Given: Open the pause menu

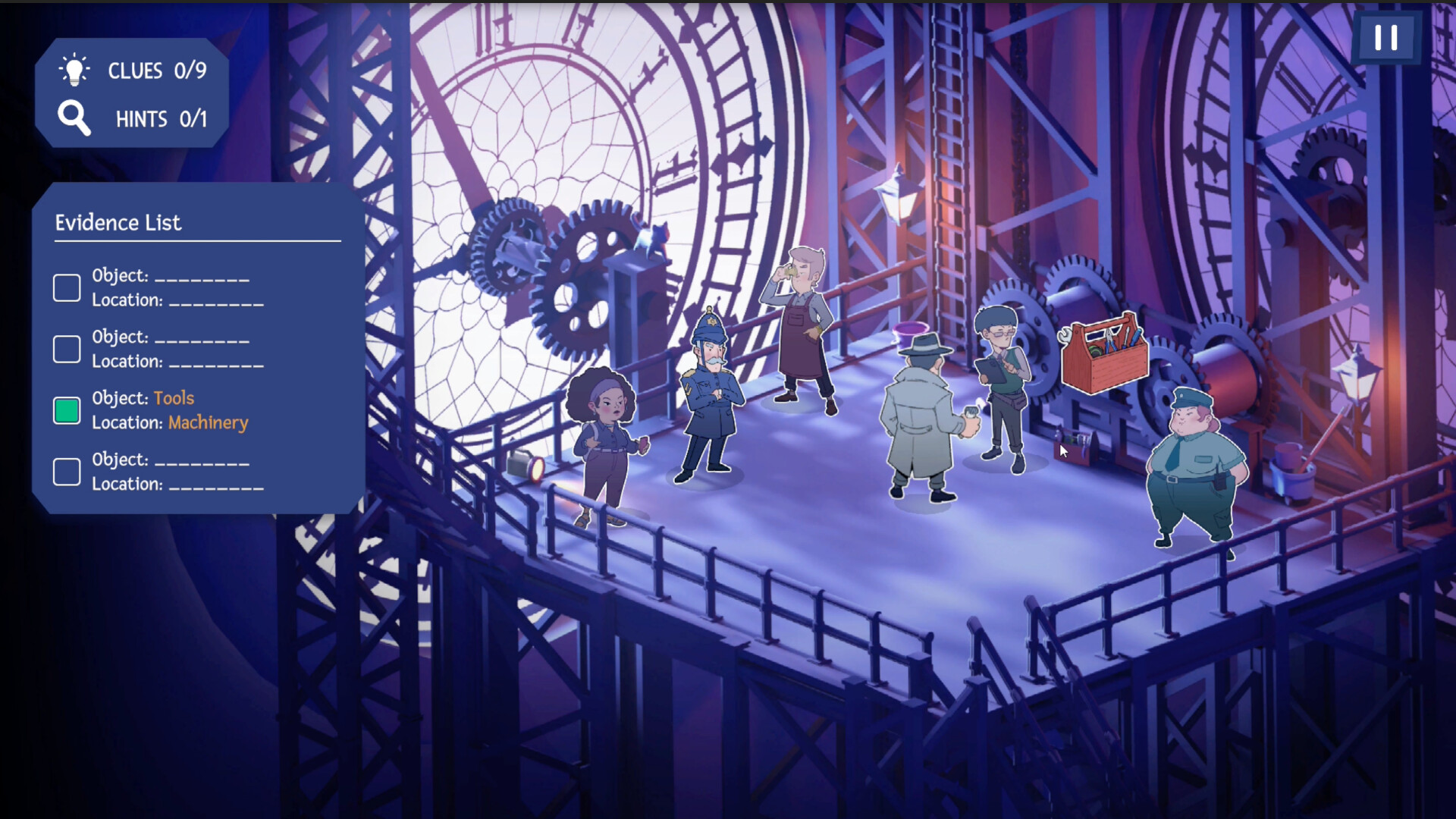Looking at the screenshot, I should (1388, 37).
